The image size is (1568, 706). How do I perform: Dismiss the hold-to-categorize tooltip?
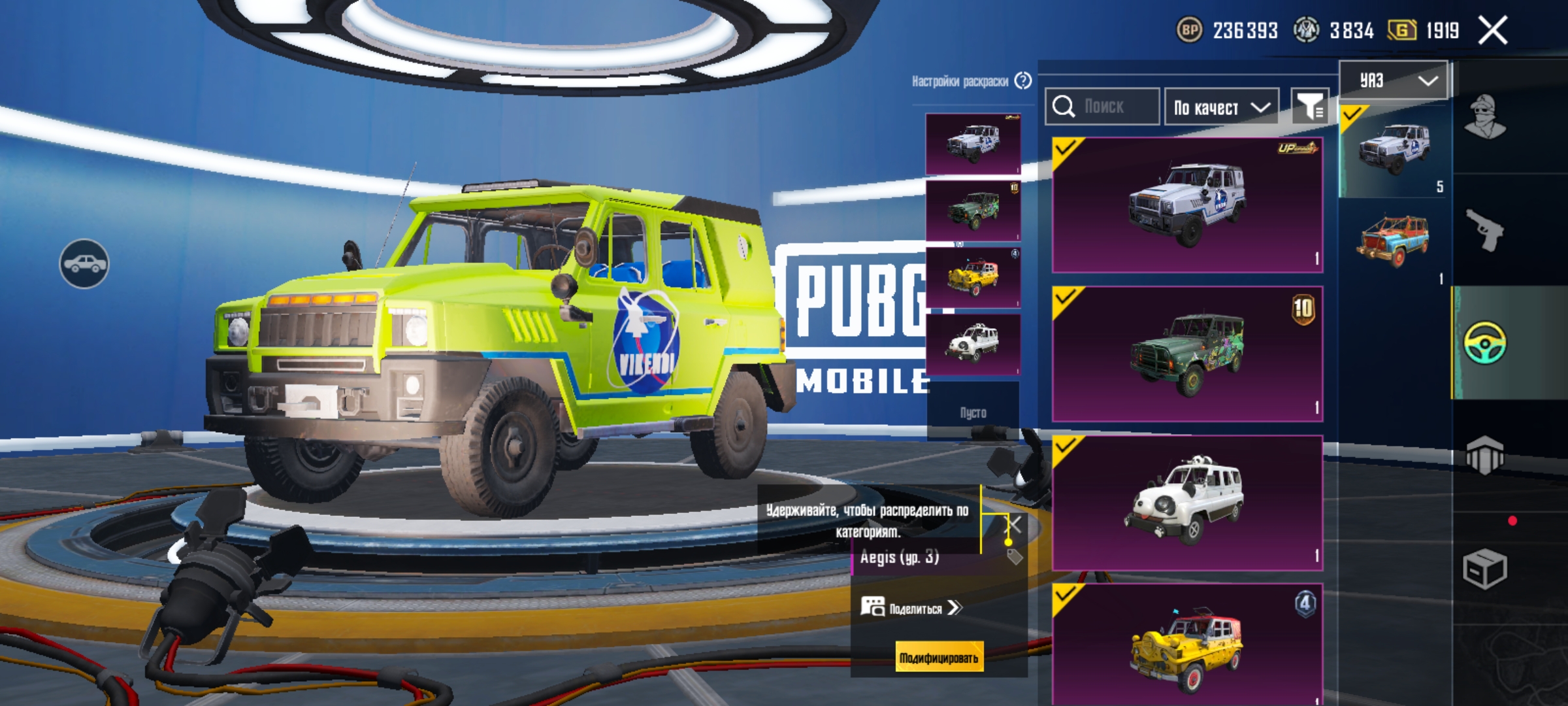coord(1014,524)
